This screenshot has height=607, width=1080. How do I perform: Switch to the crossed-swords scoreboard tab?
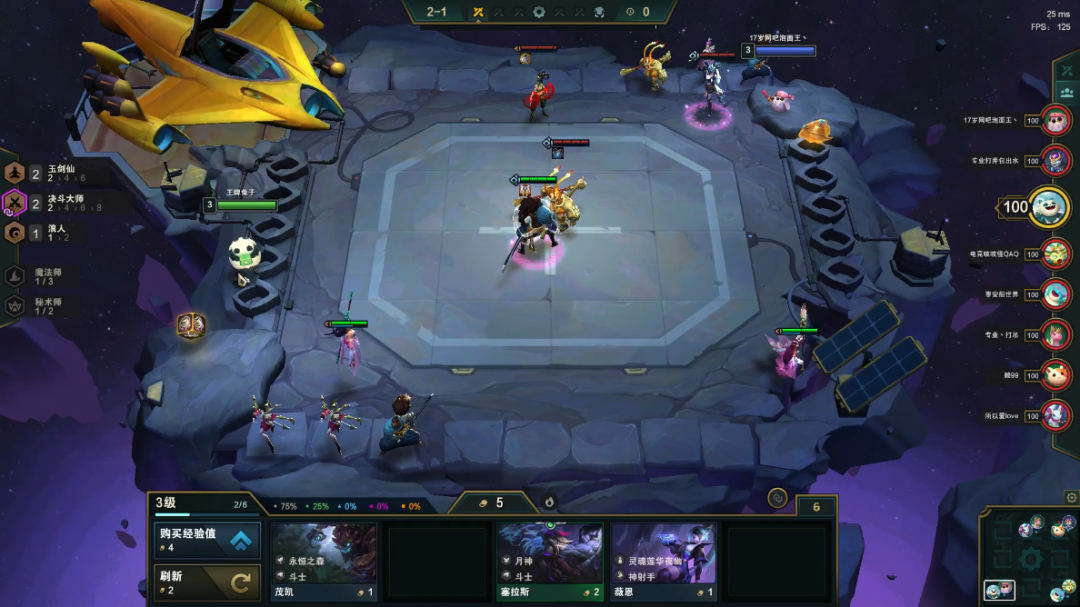[1066, 70]
